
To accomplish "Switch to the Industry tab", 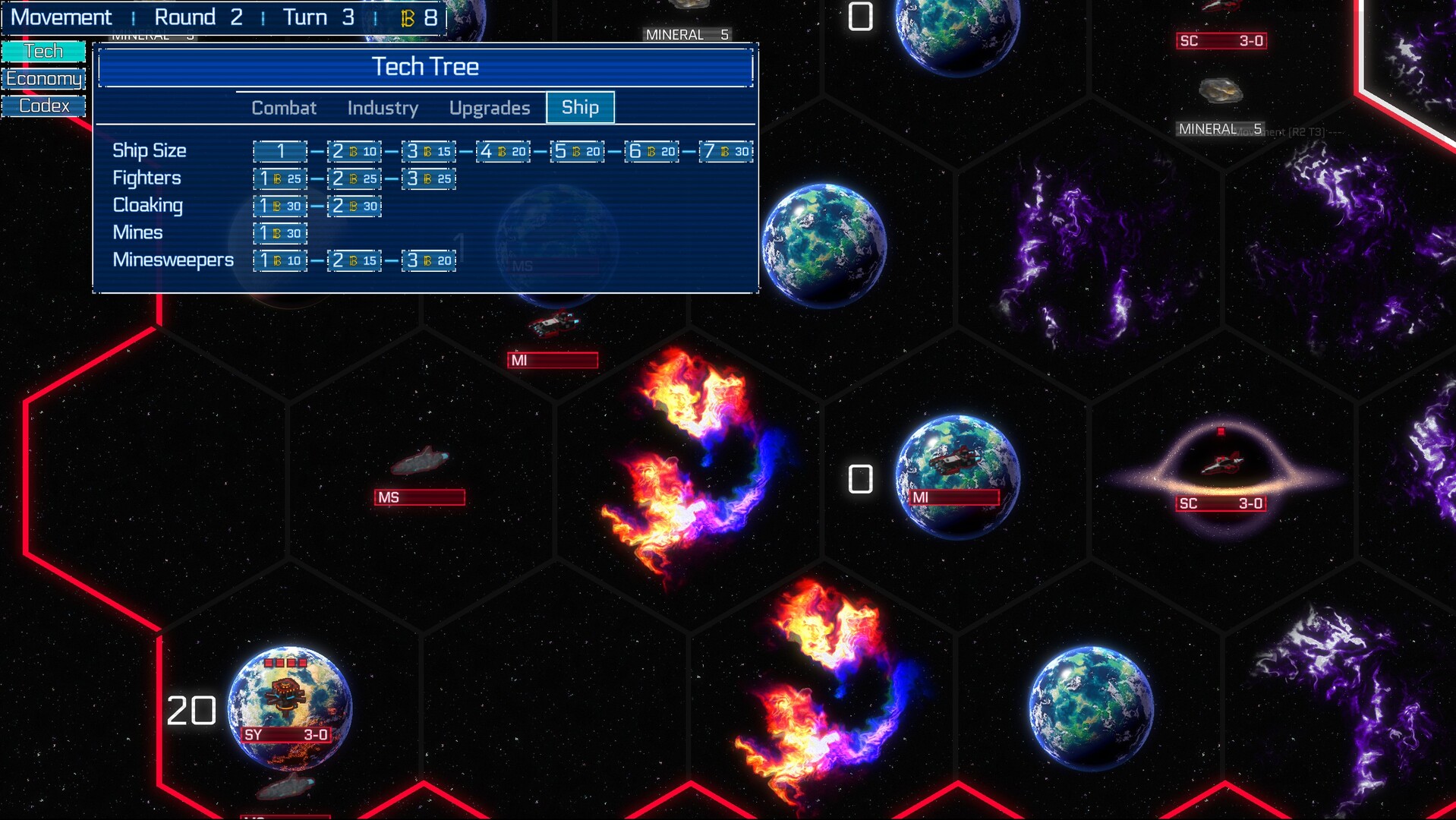I will [383, 108].
